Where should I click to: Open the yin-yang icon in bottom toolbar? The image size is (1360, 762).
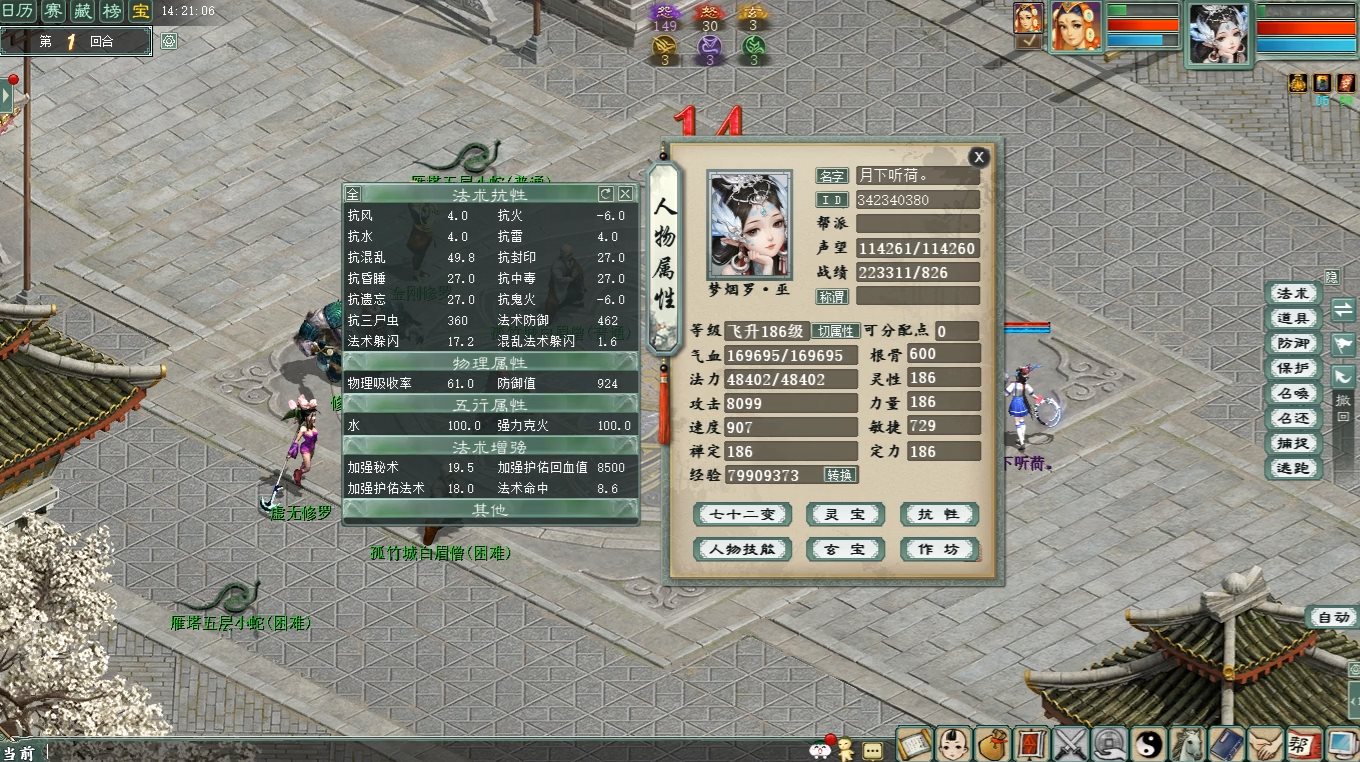point(1148,744)
